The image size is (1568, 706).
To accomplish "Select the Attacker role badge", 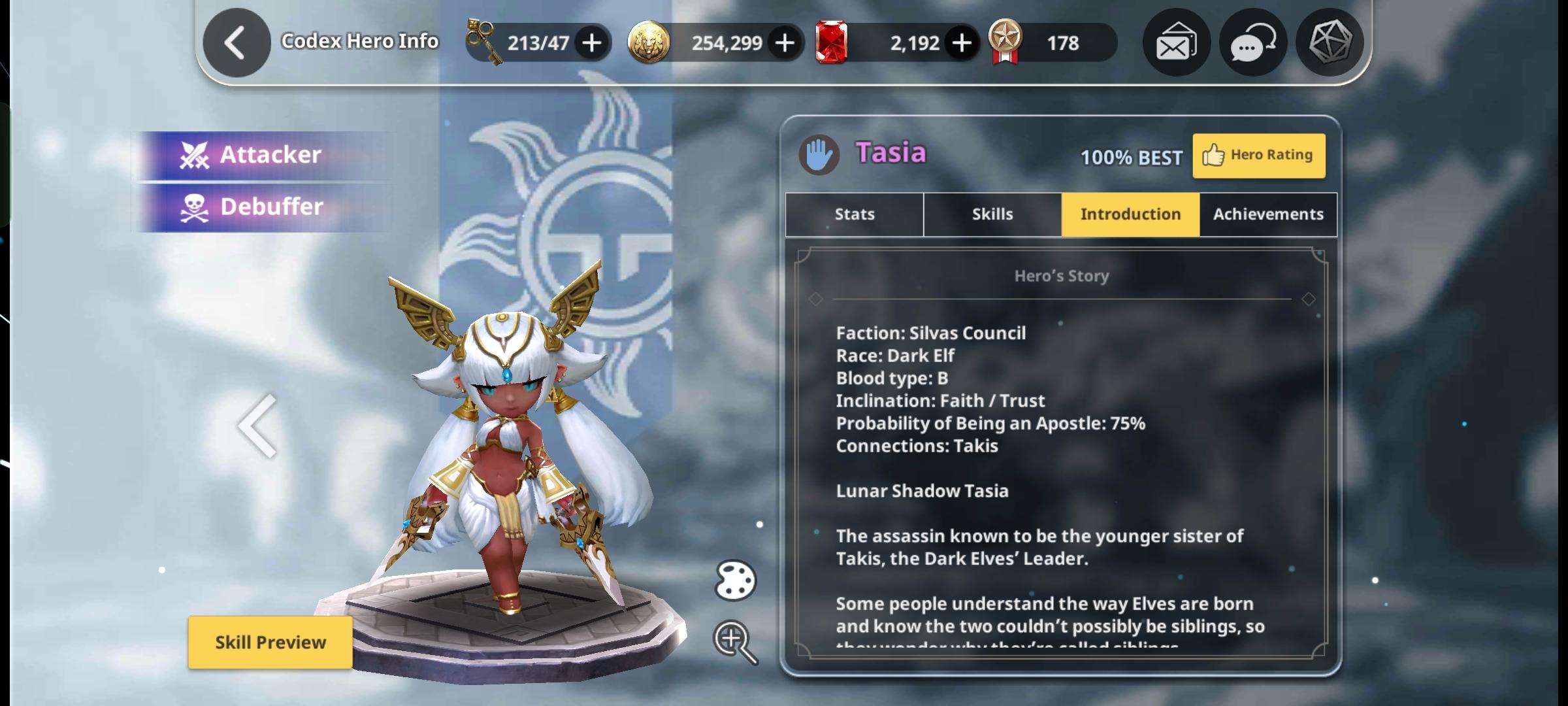I will [x=261, y=154].
